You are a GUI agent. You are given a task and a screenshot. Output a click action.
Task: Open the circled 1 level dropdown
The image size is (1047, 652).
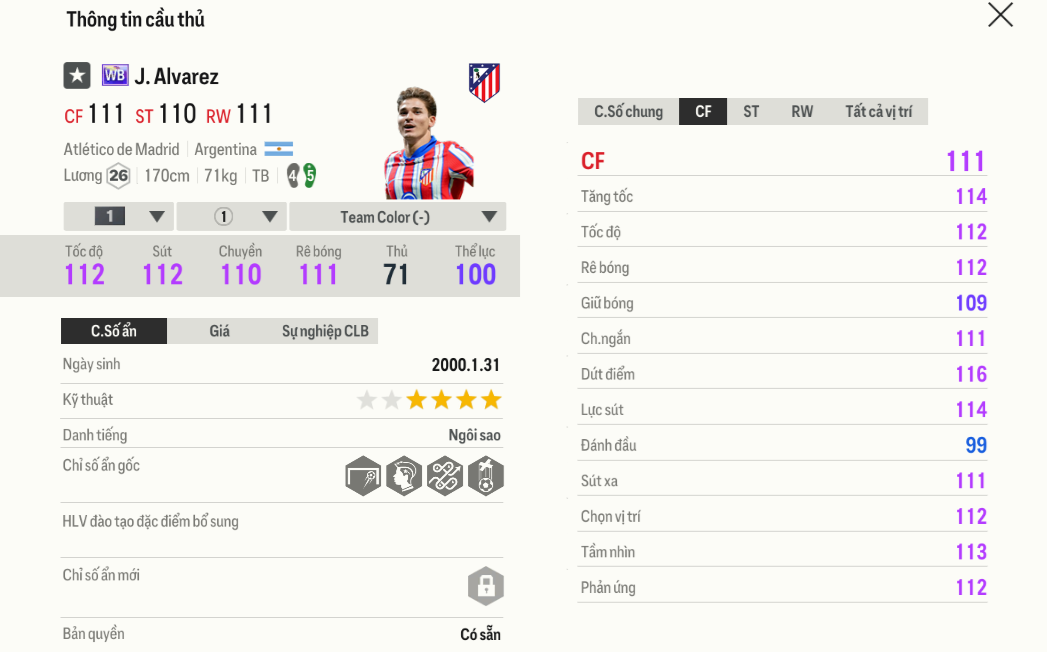[x=232, y=217]
